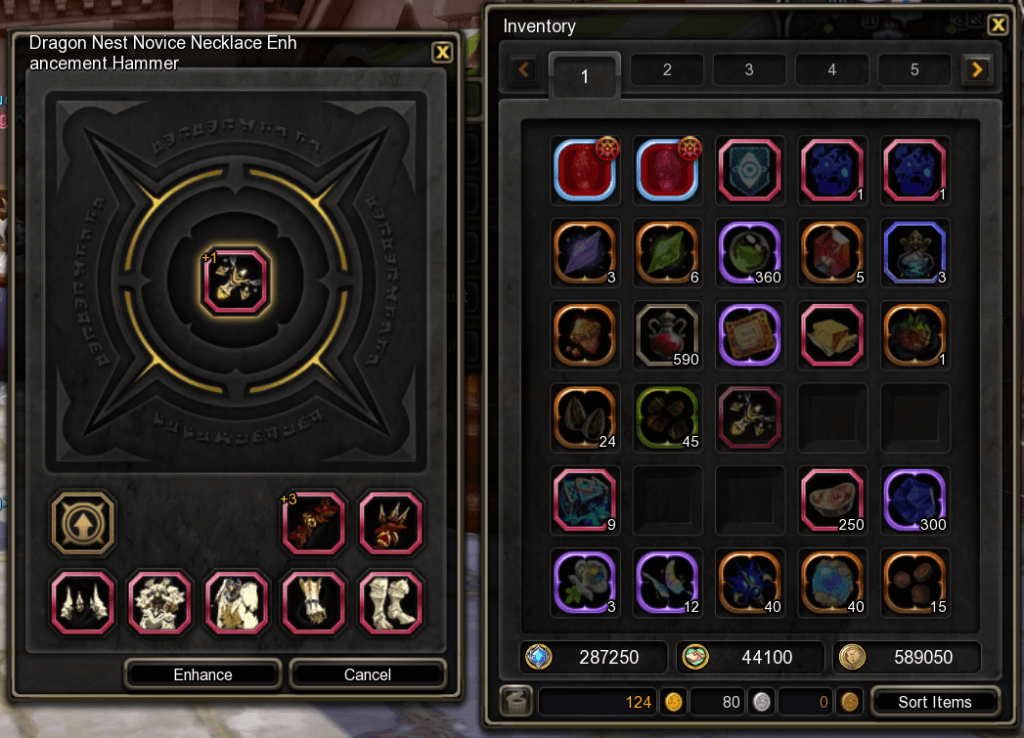Image resolution: width=1024 pixels, height=738 pixels.
Task: Select the white boots equipment slot
Action: pos(391,603)
